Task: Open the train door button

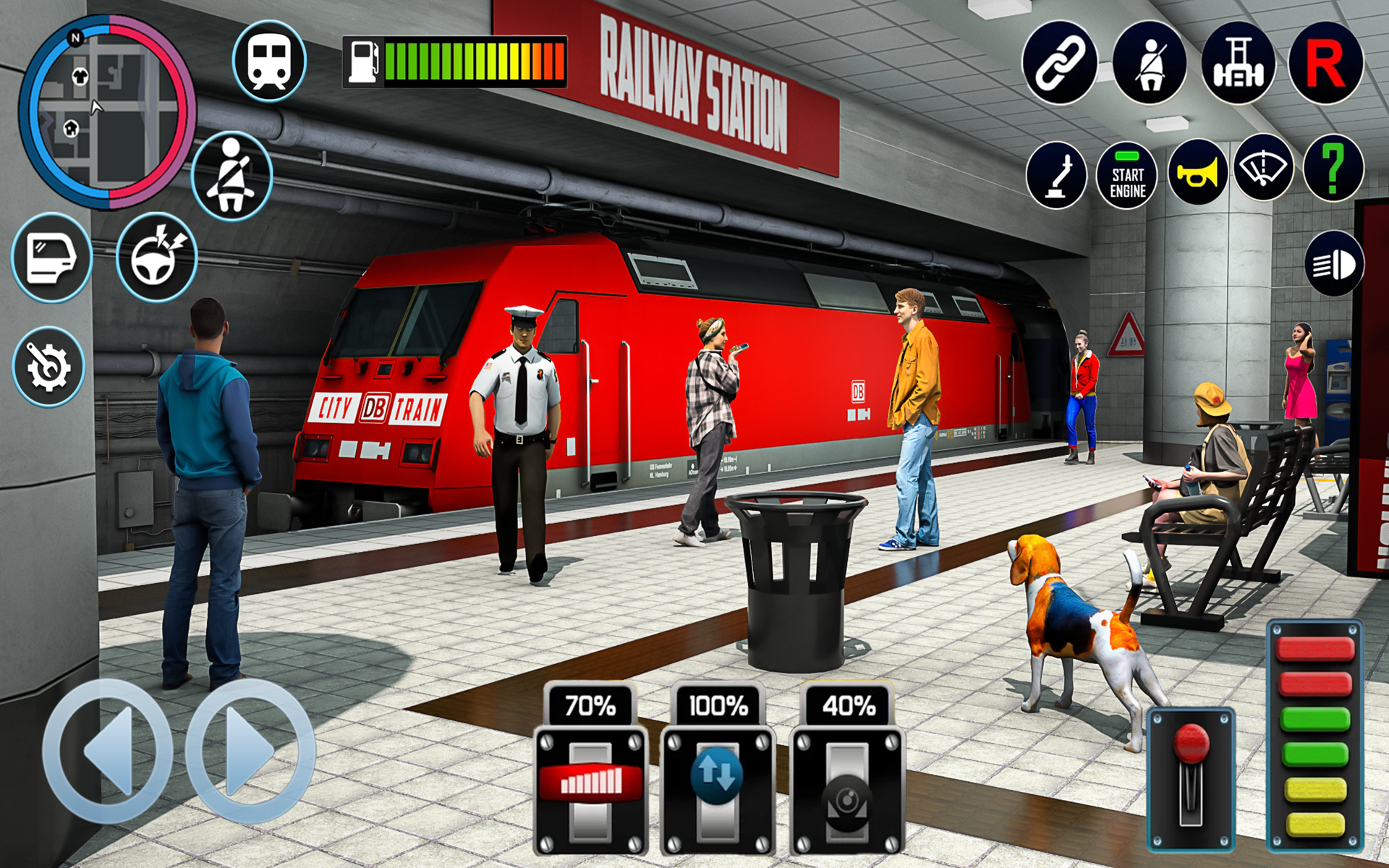Action: pyautogui.click(x=51, y=258)
